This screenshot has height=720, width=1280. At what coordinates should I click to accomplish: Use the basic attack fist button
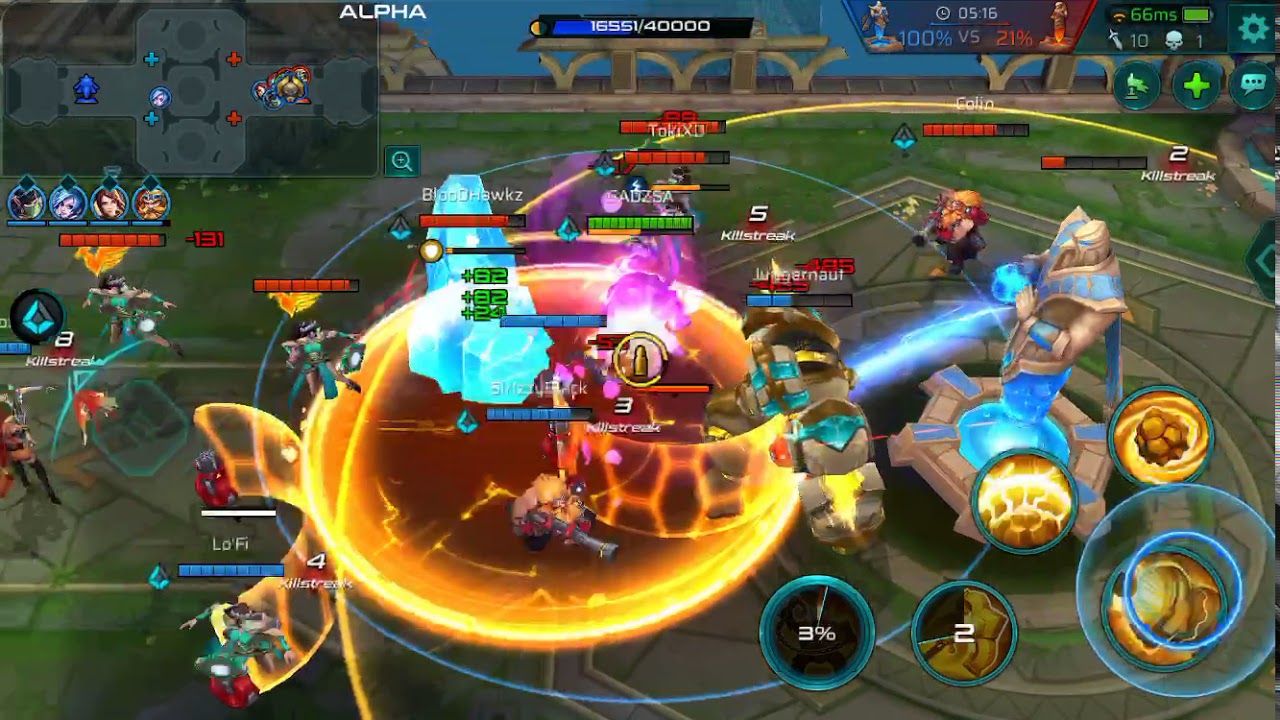point(1174,598)
